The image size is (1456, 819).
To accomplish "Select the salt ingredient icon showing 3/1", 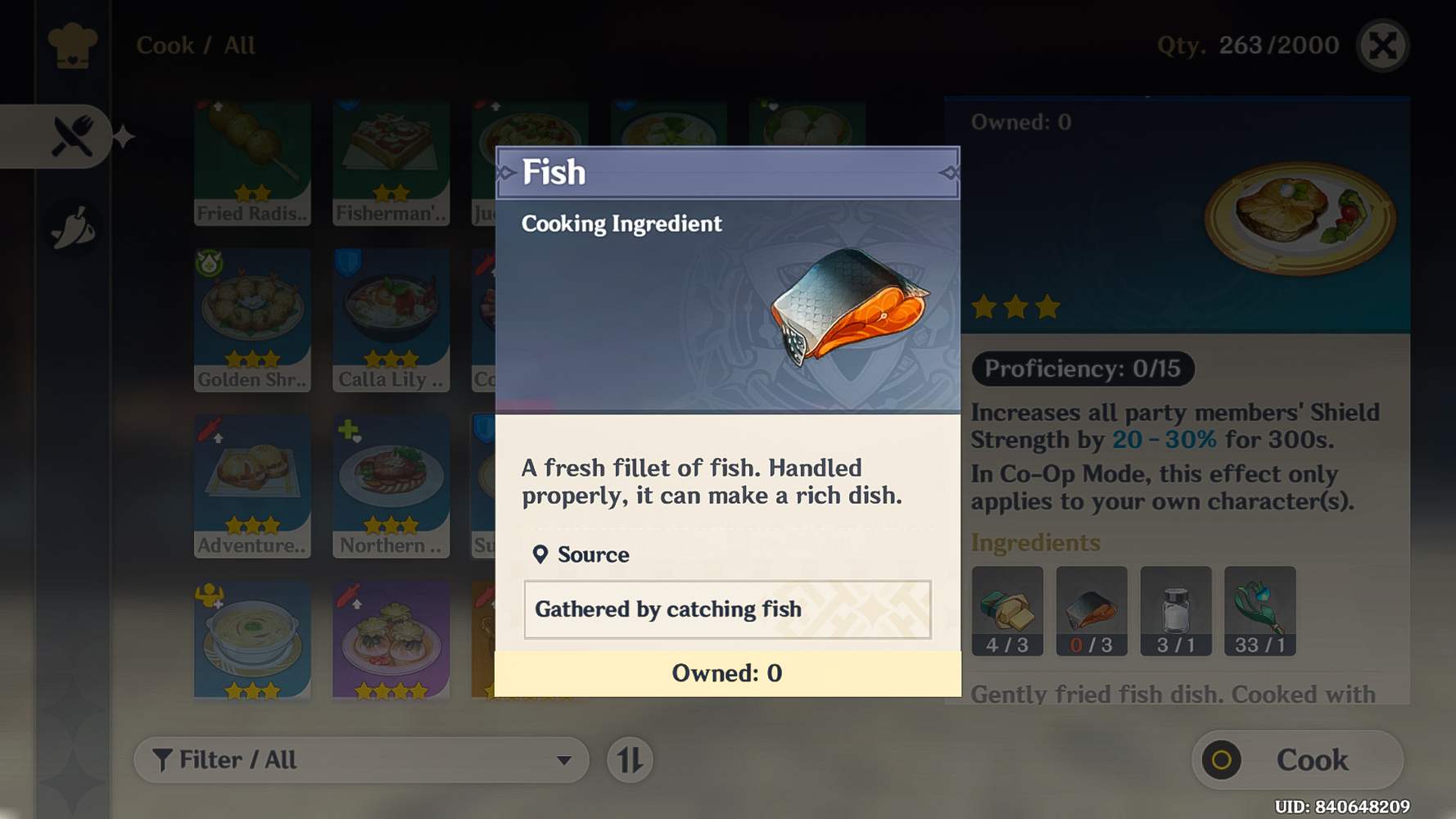I will (1176, 611).
